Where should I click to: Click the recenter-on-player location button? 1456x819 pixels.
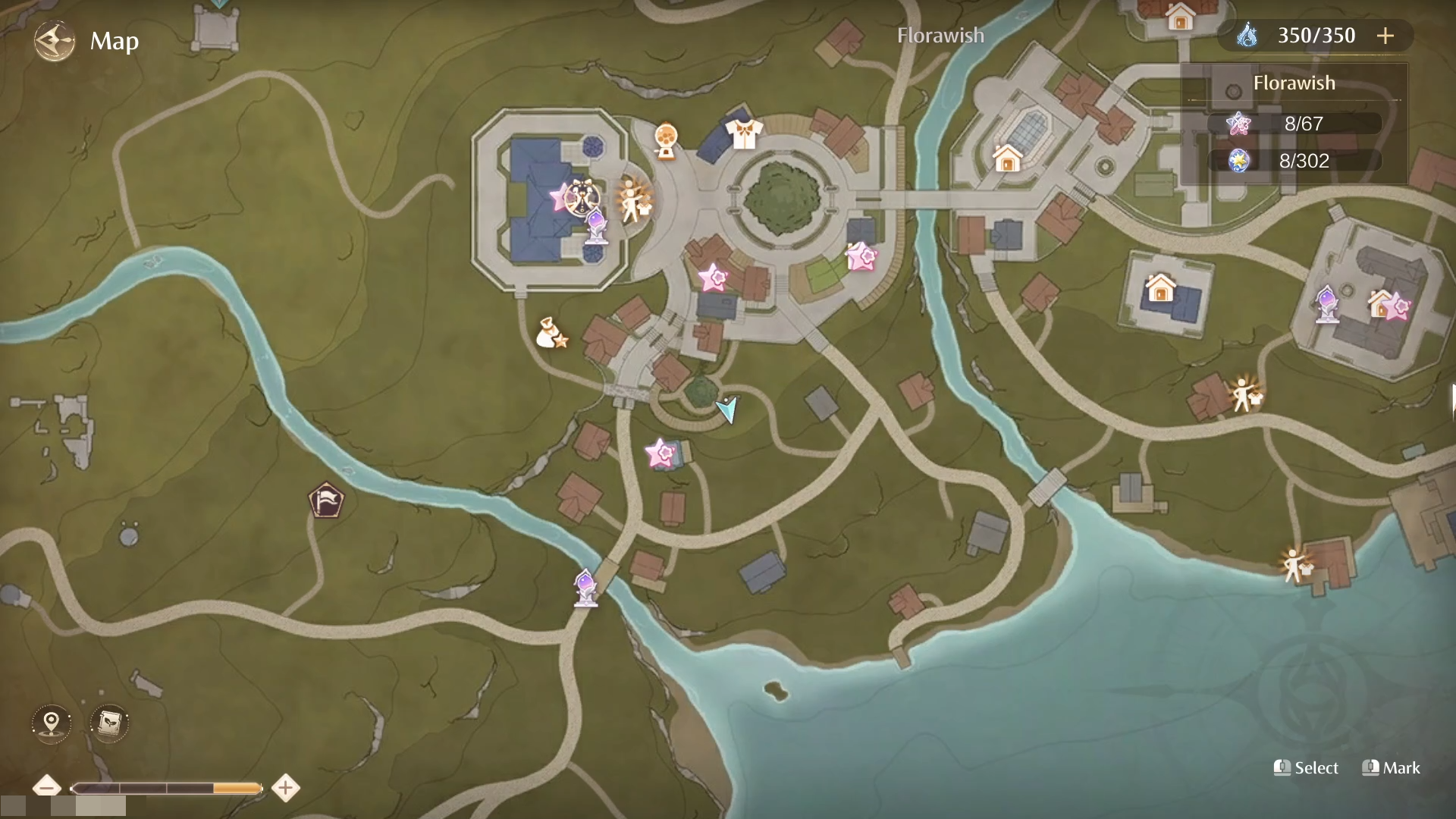(x=51, y=723)
